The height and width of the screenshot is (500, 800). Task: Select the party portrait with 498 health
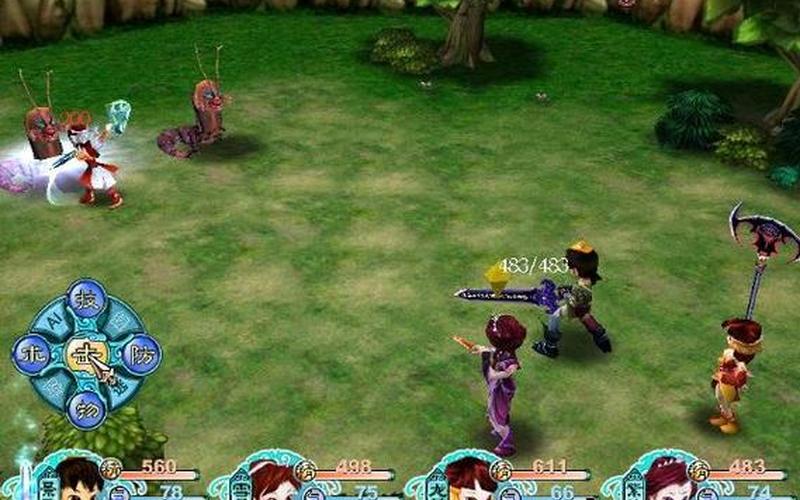pos(272,480)
